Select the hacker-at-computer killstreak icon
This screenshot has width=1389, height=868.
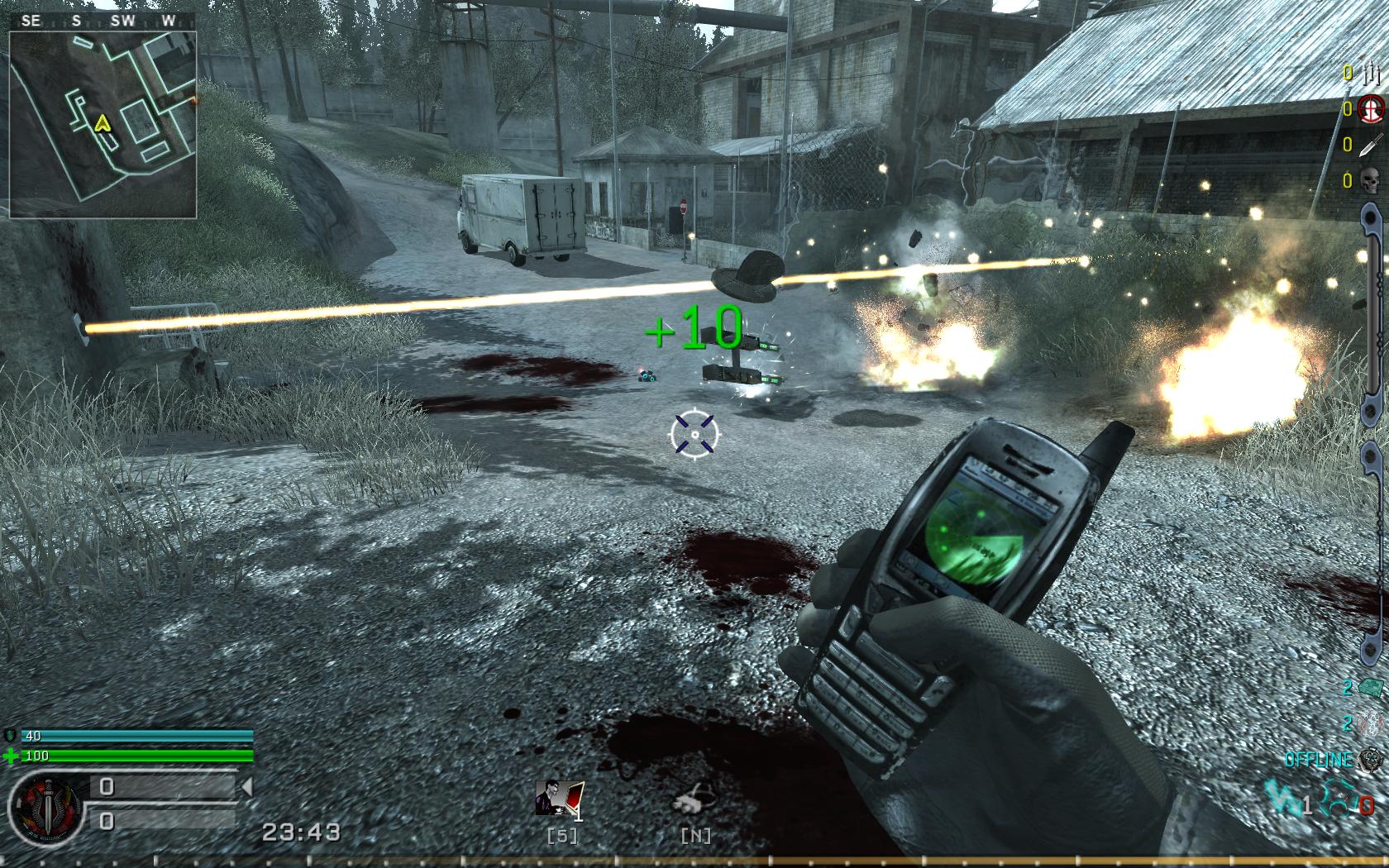point(560,800)
